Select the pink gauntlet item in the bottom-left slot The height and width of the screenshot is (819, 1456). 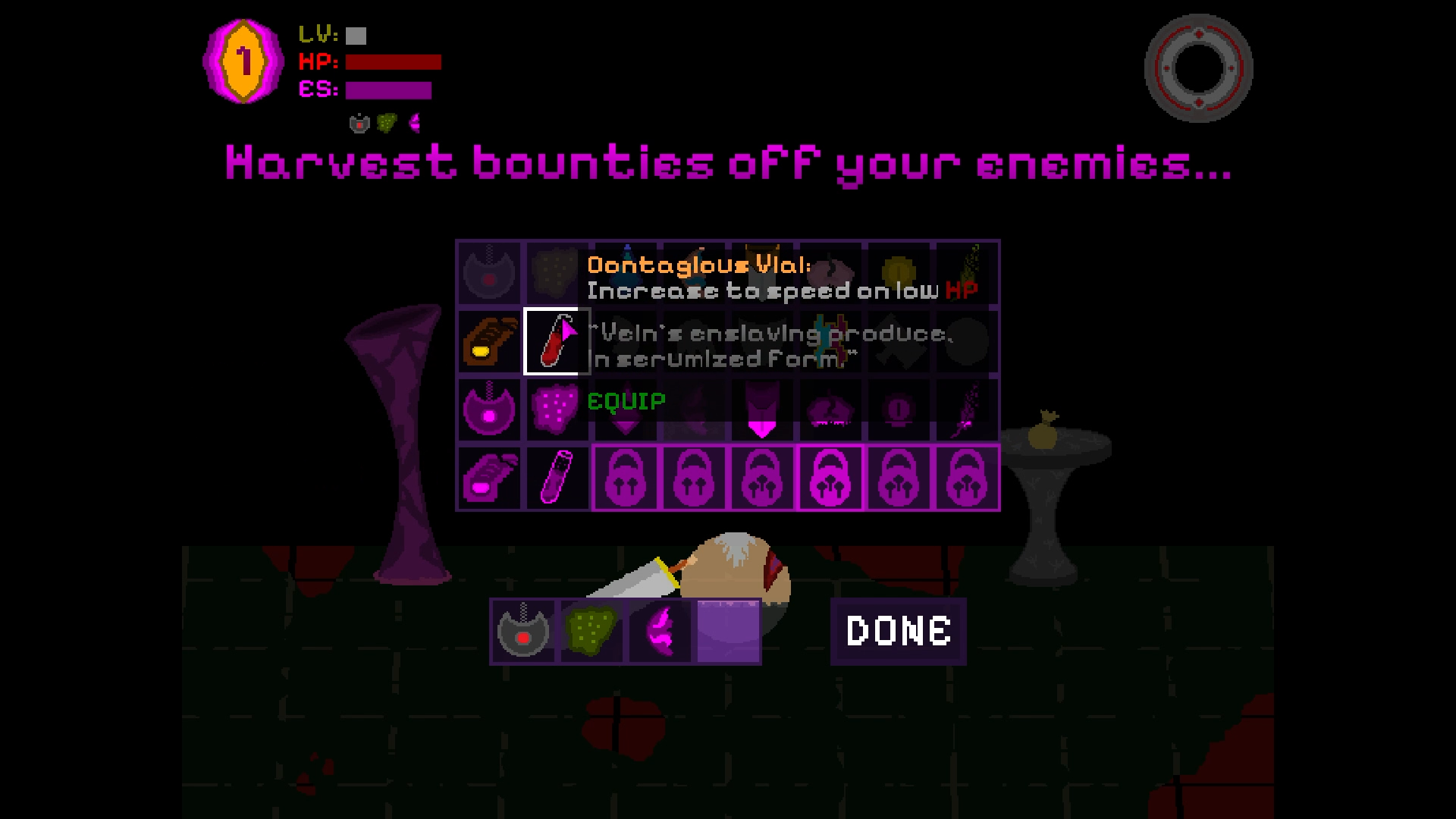pos(489,478)
